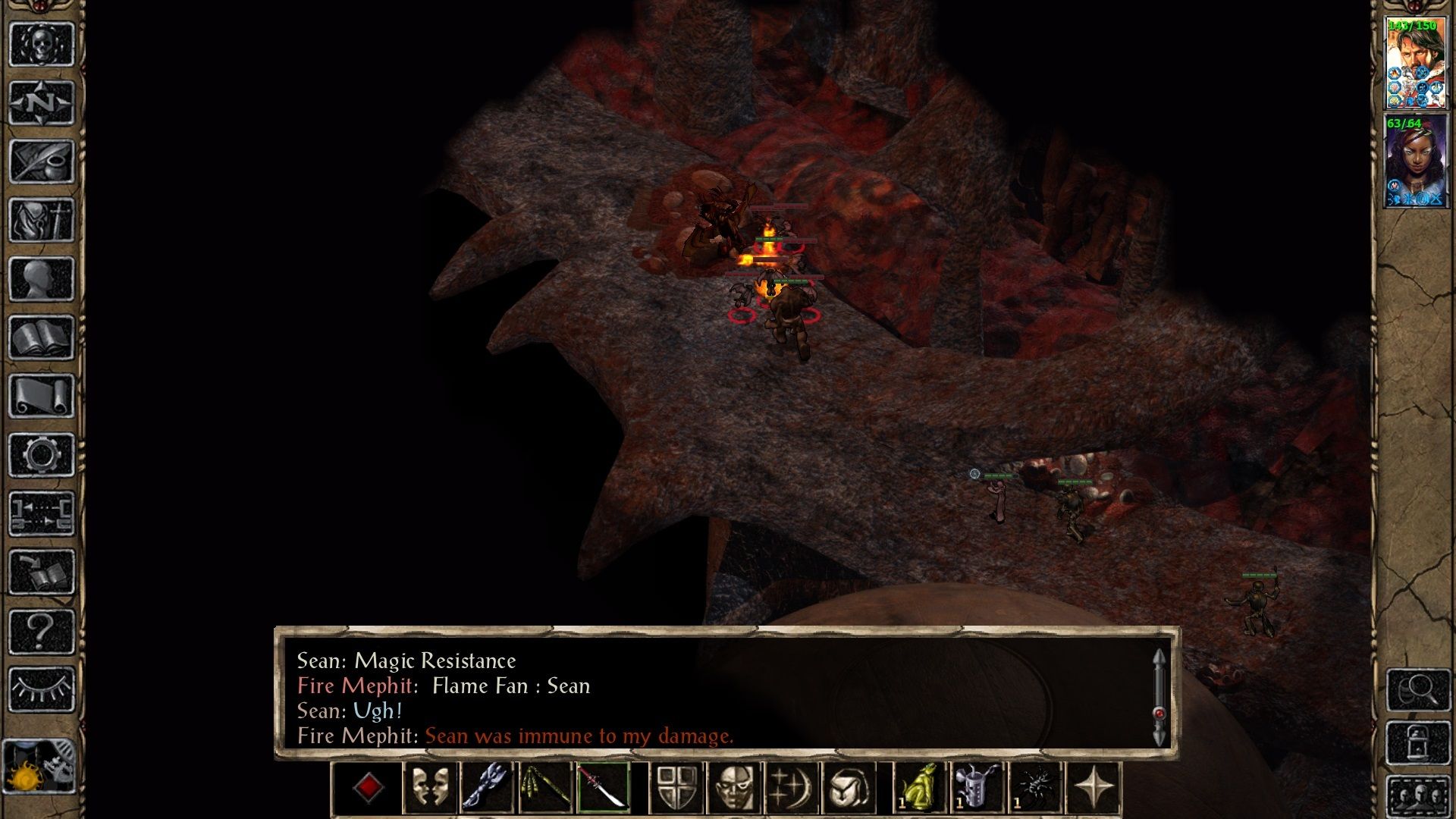Open the area map compass icon

click(x=42, y=102)
